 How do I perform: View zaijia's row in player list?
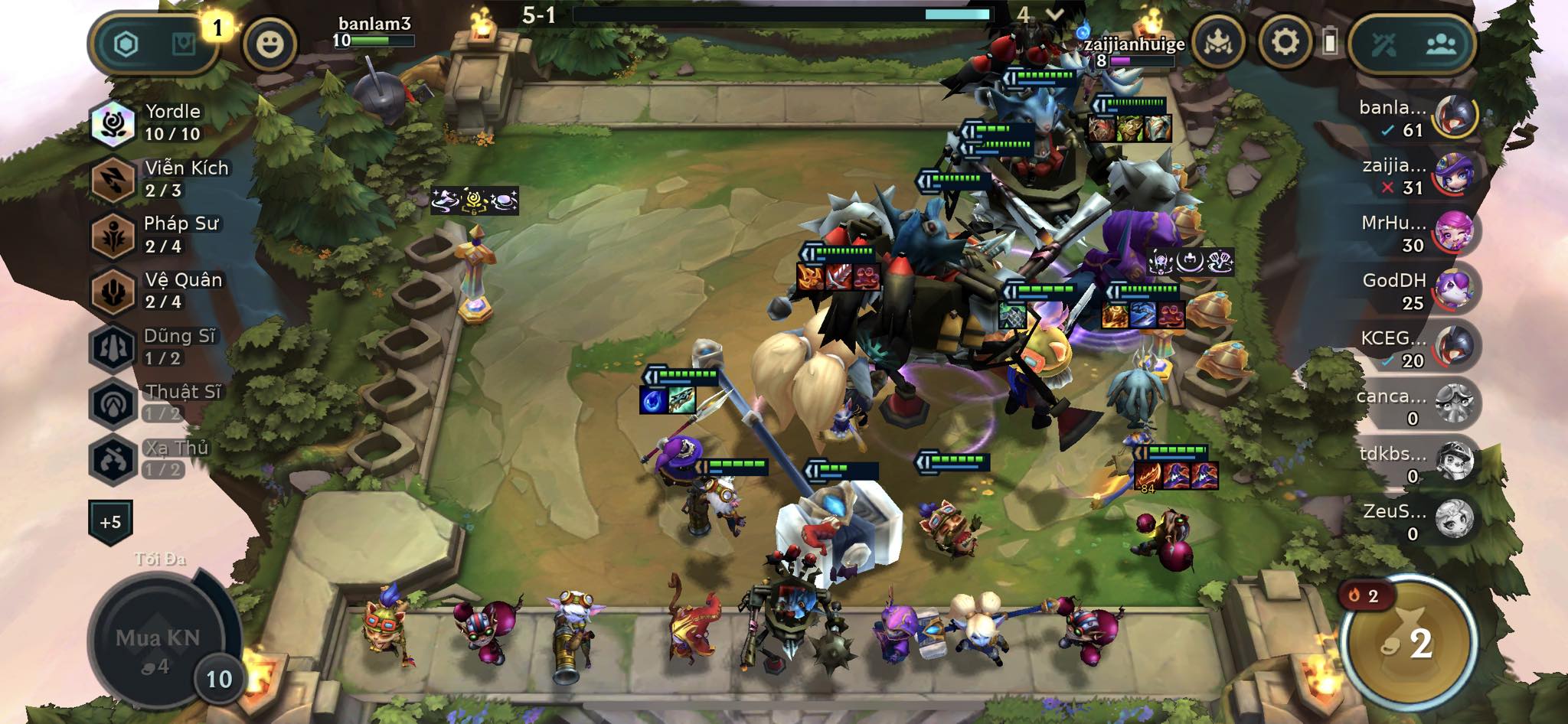click(1416, 176)
